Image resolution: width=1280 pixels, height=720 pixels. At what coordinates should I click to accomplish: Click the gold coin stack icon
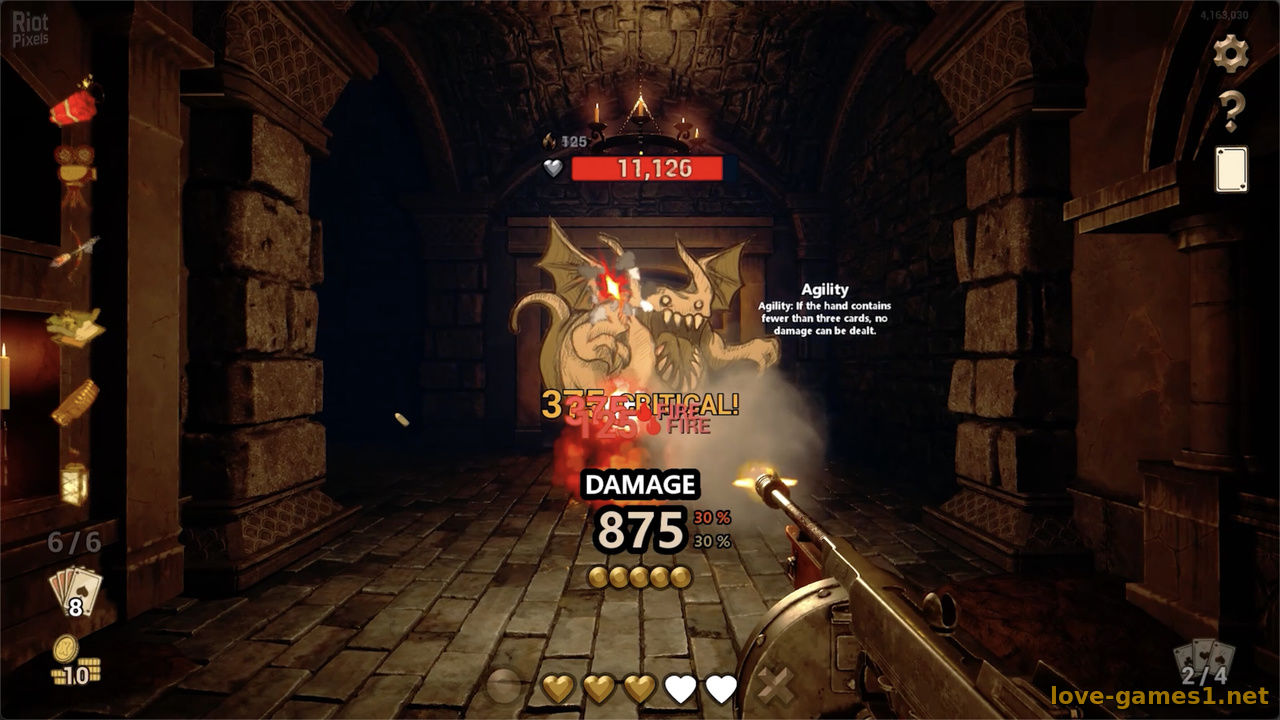click(x=72, y=662)
